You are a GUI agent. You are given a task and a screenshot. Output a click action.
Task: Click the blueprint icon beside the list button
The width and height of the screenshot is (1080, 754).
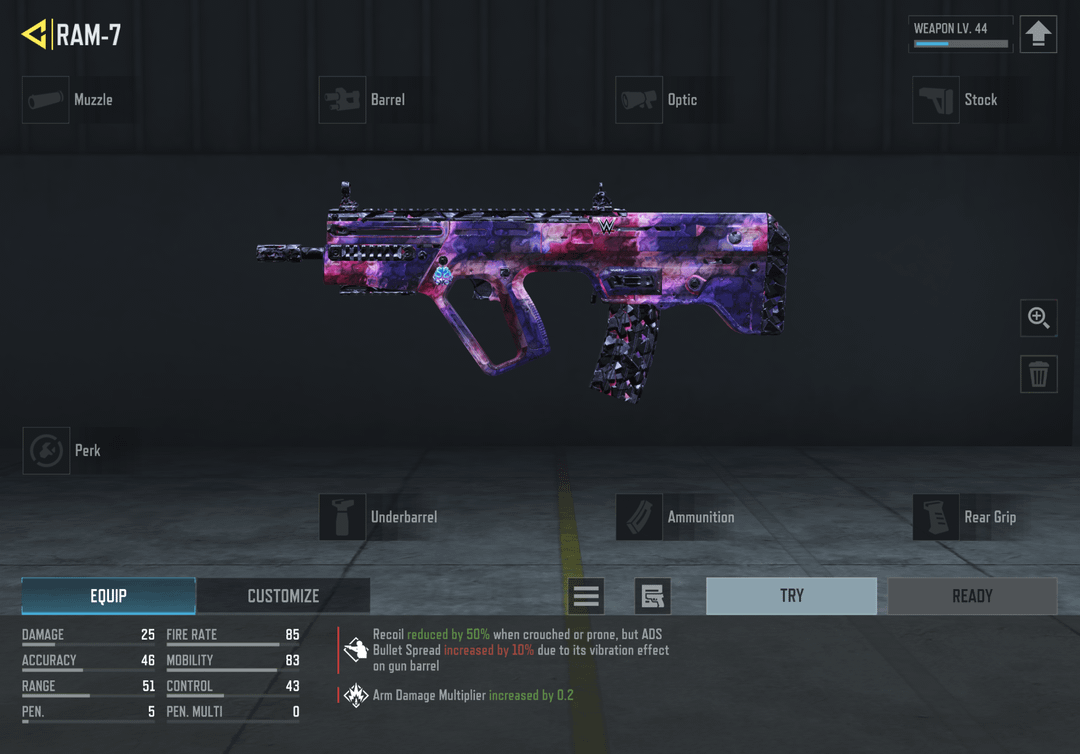(x=652, y=597)
